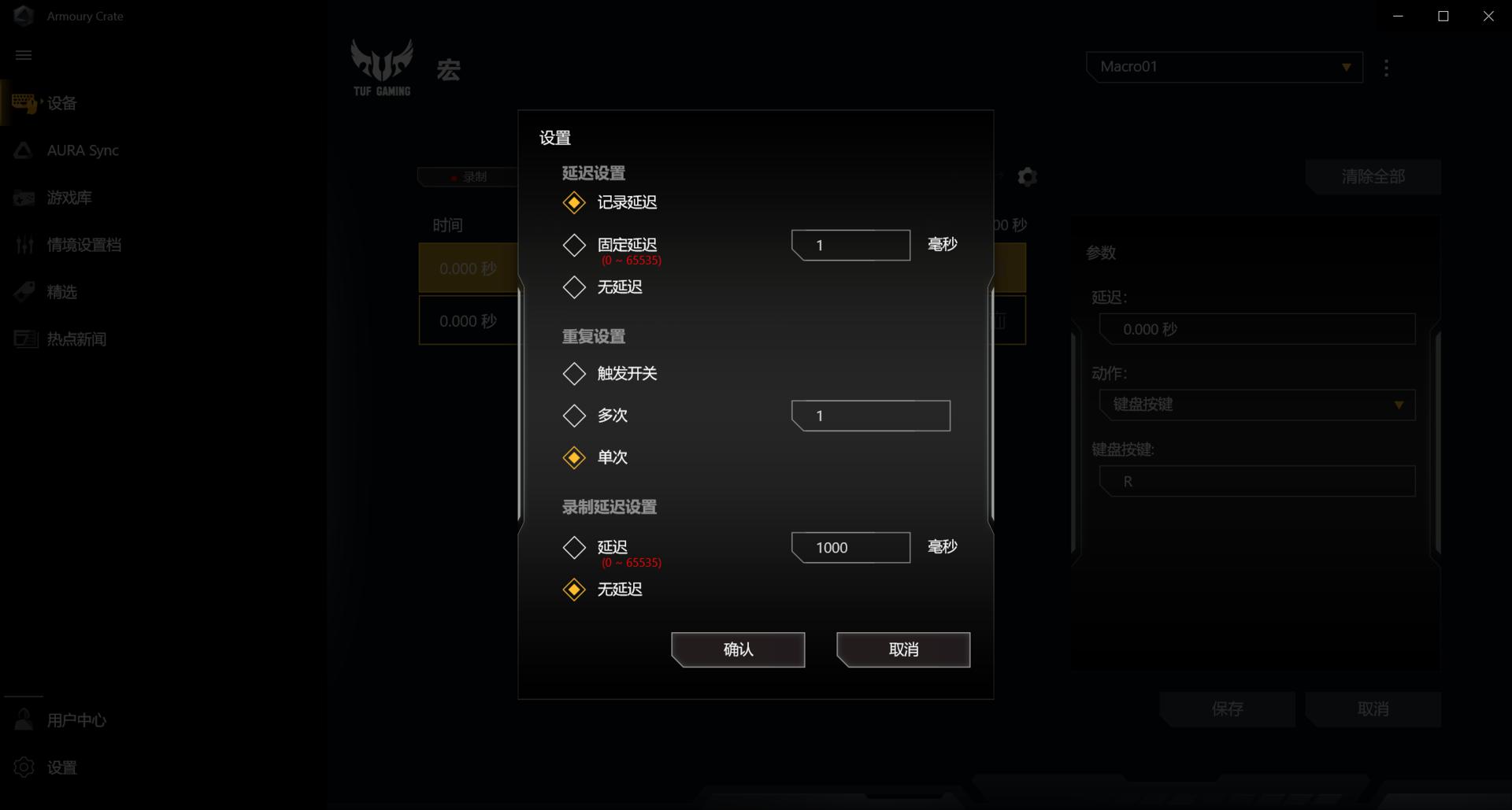The height and width of the screenshot is (810, 1512).
Task: Click the macro settings gear icon
Action: (x=1026, y=177)
